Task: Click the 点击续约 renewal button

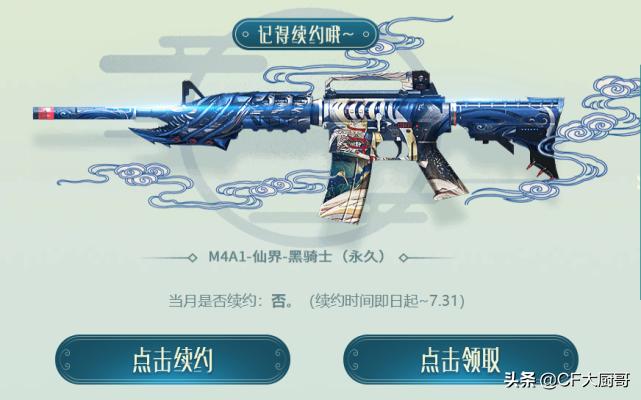Action: (x=172, y=359)
